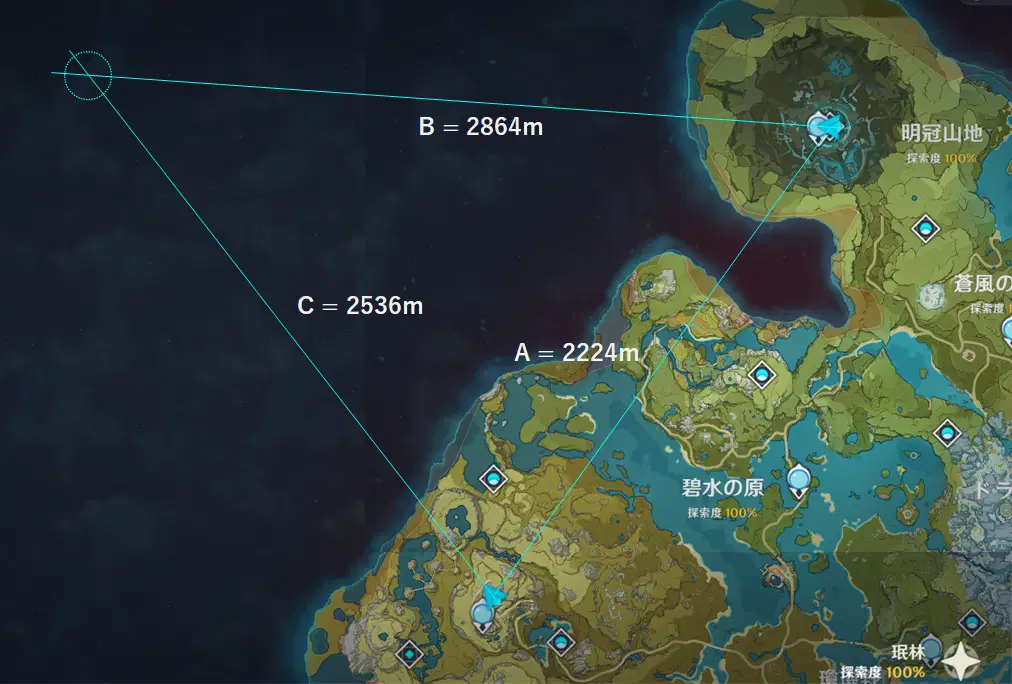Click the four-pointed star button

point(963,660)
